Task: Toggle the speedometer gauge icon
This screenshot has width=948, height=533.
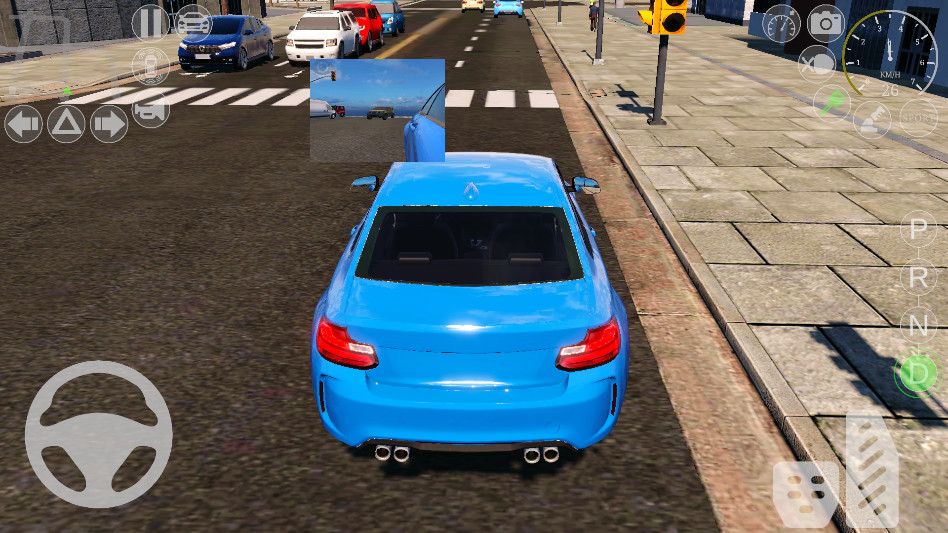Action: click(781, 23)
